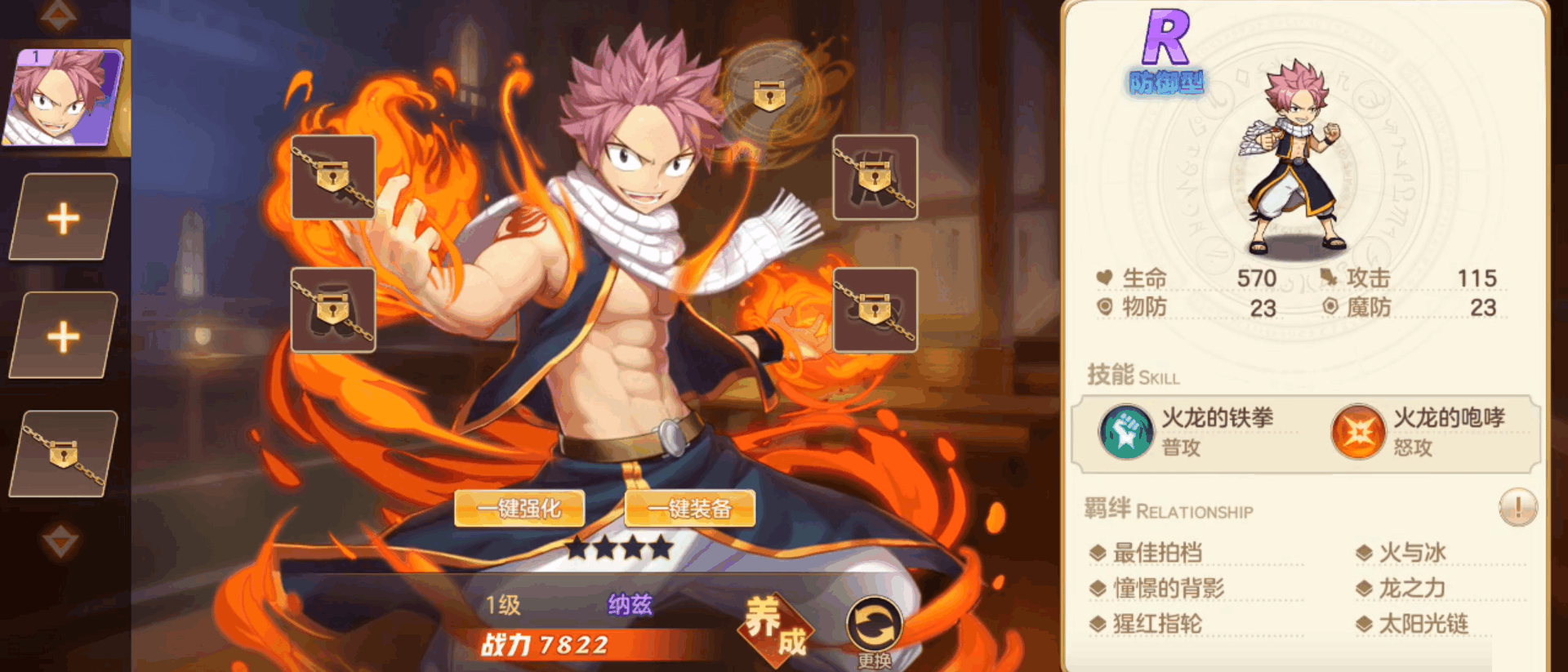
Task: Select the 太阳光链 bond entry
Action: (1423, 625)
